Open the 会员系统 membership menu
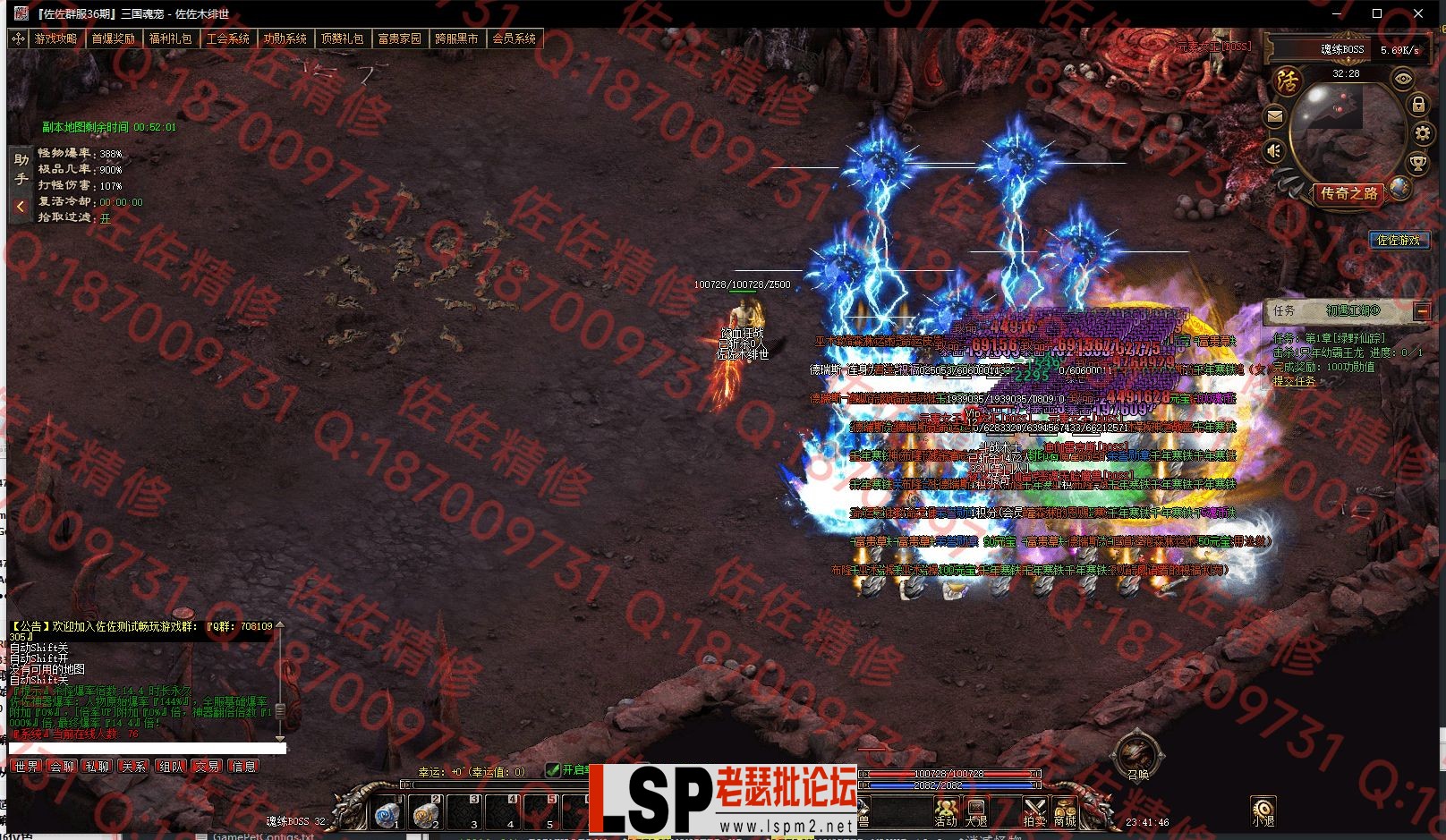 tap(514, 38)
